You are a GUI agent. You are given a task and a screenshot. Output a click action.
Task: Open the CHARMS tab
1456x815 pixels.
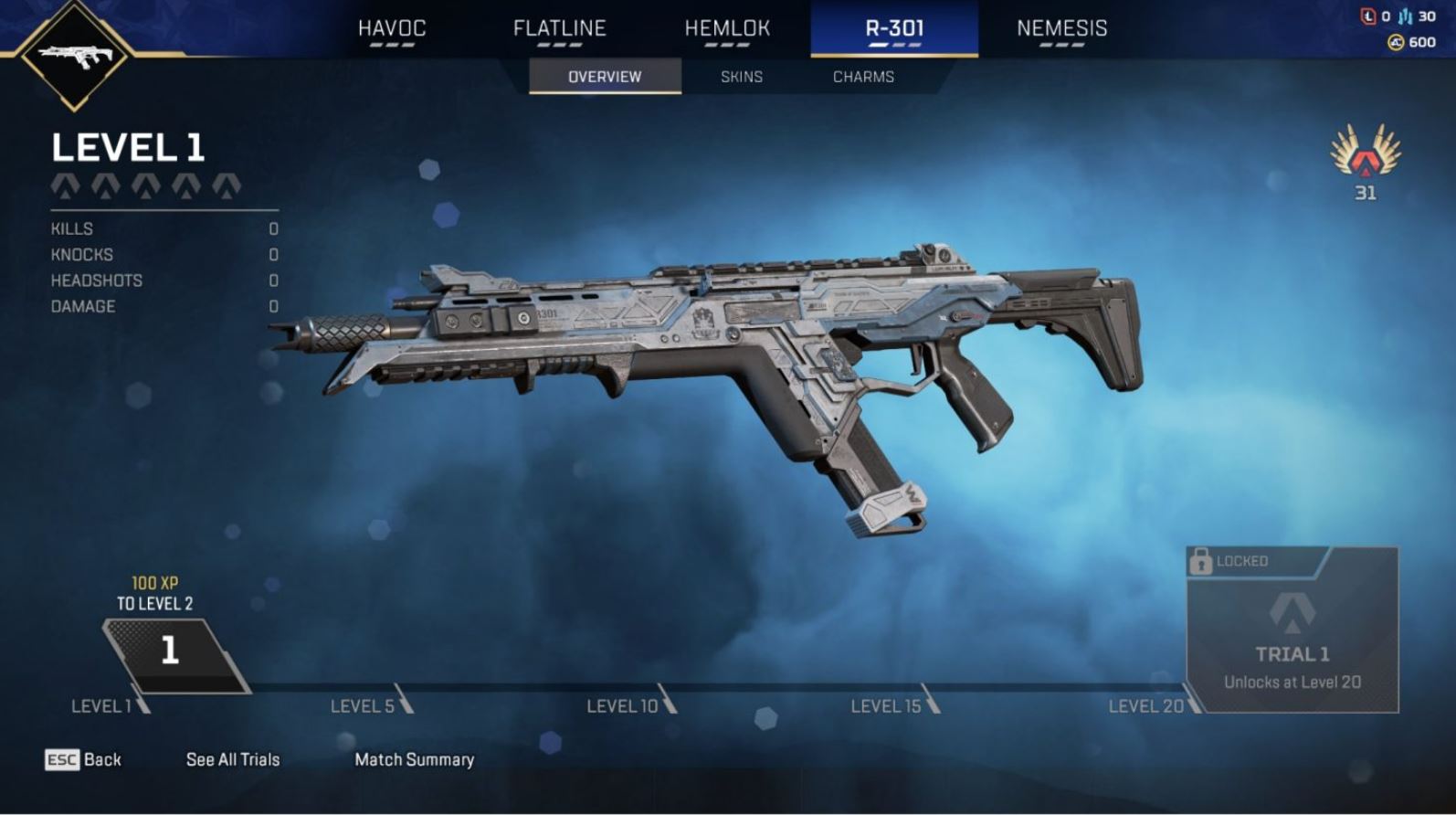click(x=862, y=77)
